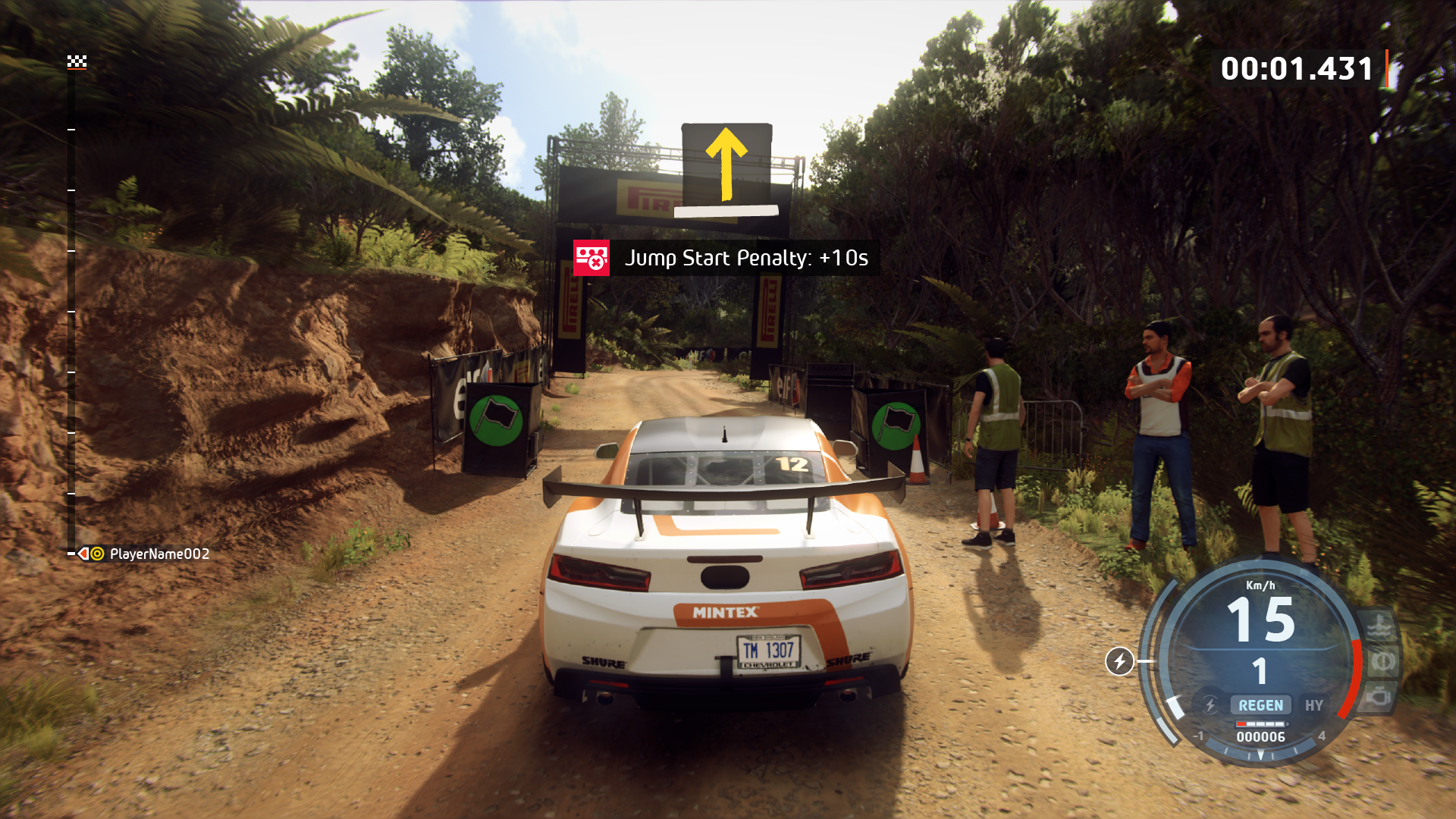This screenshot has height=819, width=1456.
Task: Click the brake warning icon
Action: click(1382, 662)
